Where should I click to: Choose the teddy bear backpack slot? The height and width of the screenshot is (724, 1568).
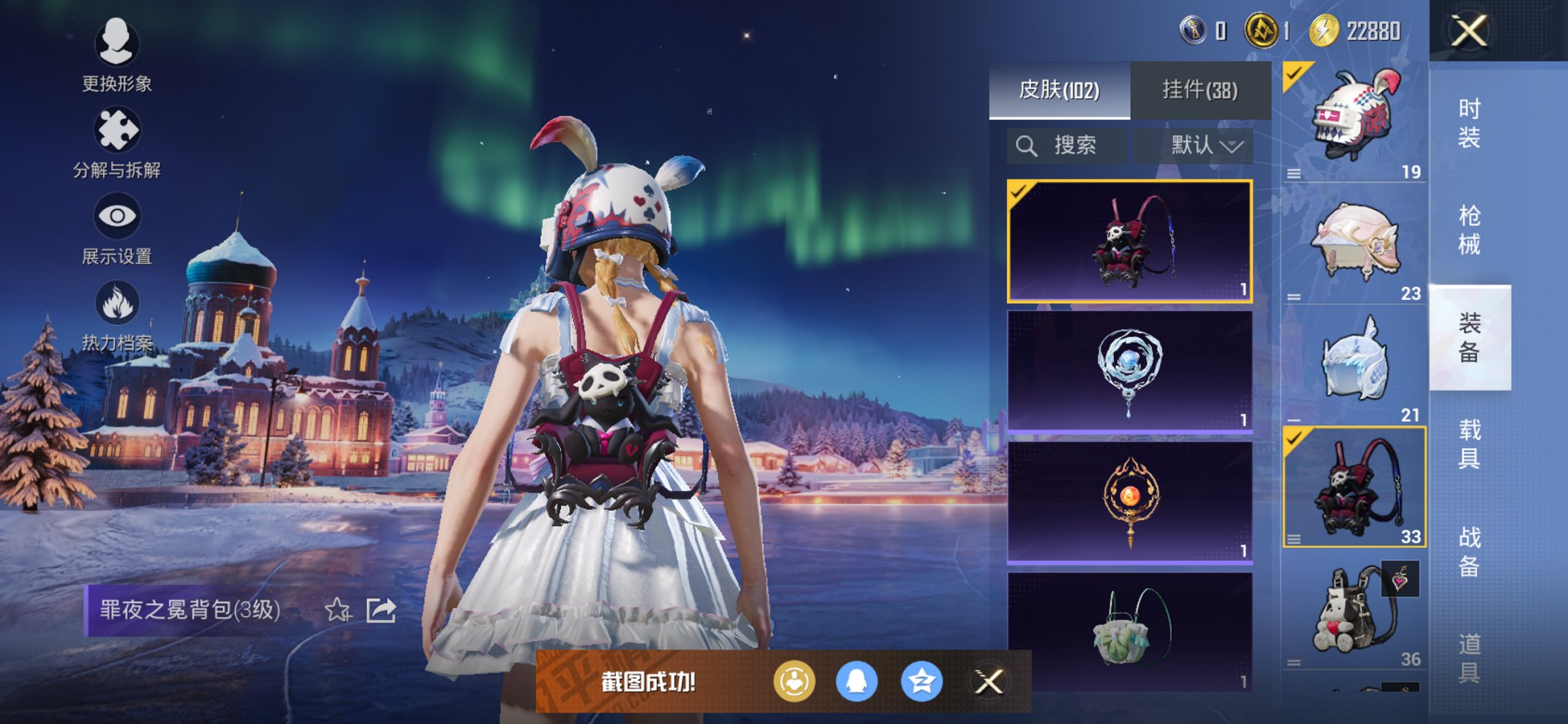1354,612
